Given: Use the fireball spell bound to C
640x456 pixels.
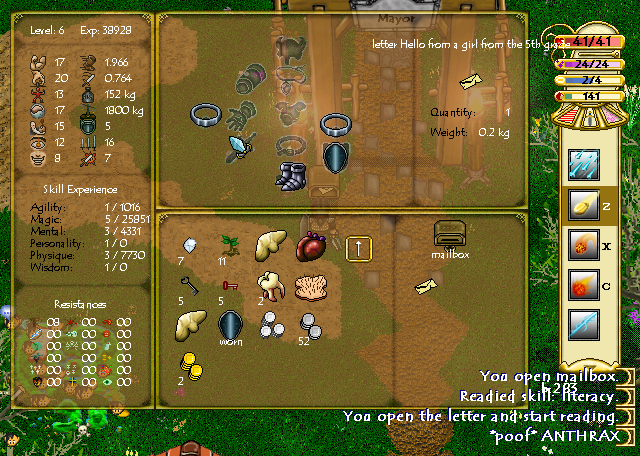Looking at the screenshot, I should click(x=583, y=285).
